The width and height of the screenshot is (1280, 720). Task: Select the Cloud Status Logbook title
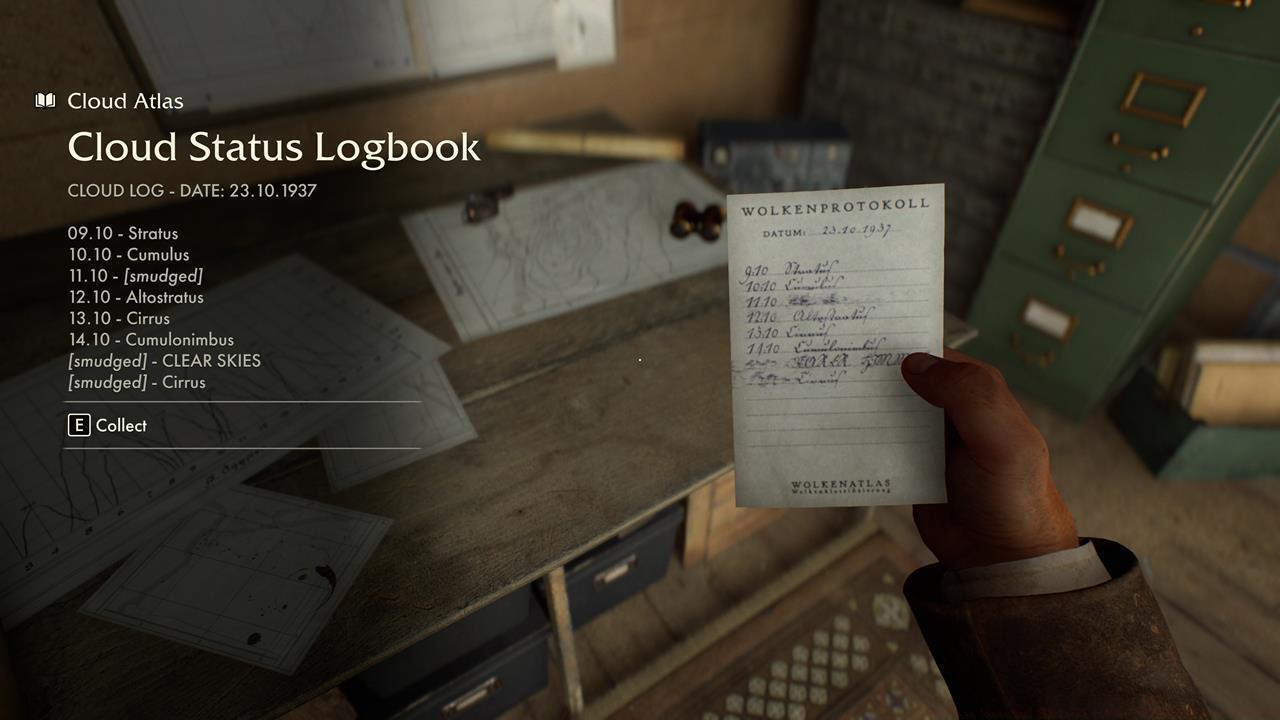[x=273, y=146]
